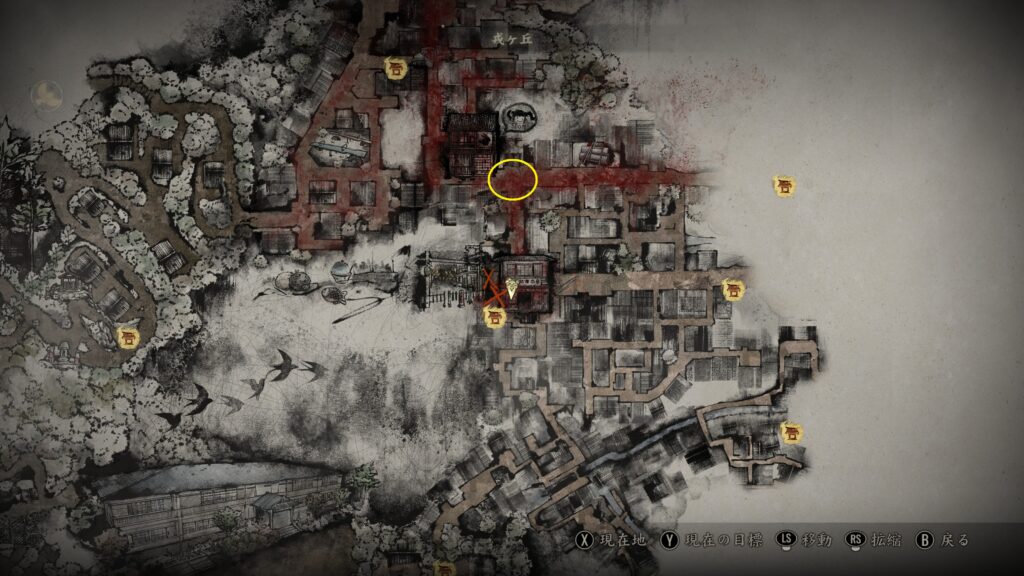Pick the lone shrine marker on blank unexplored paper
This screenshot has width=1024, height=576.
click(x=785, y=185)
